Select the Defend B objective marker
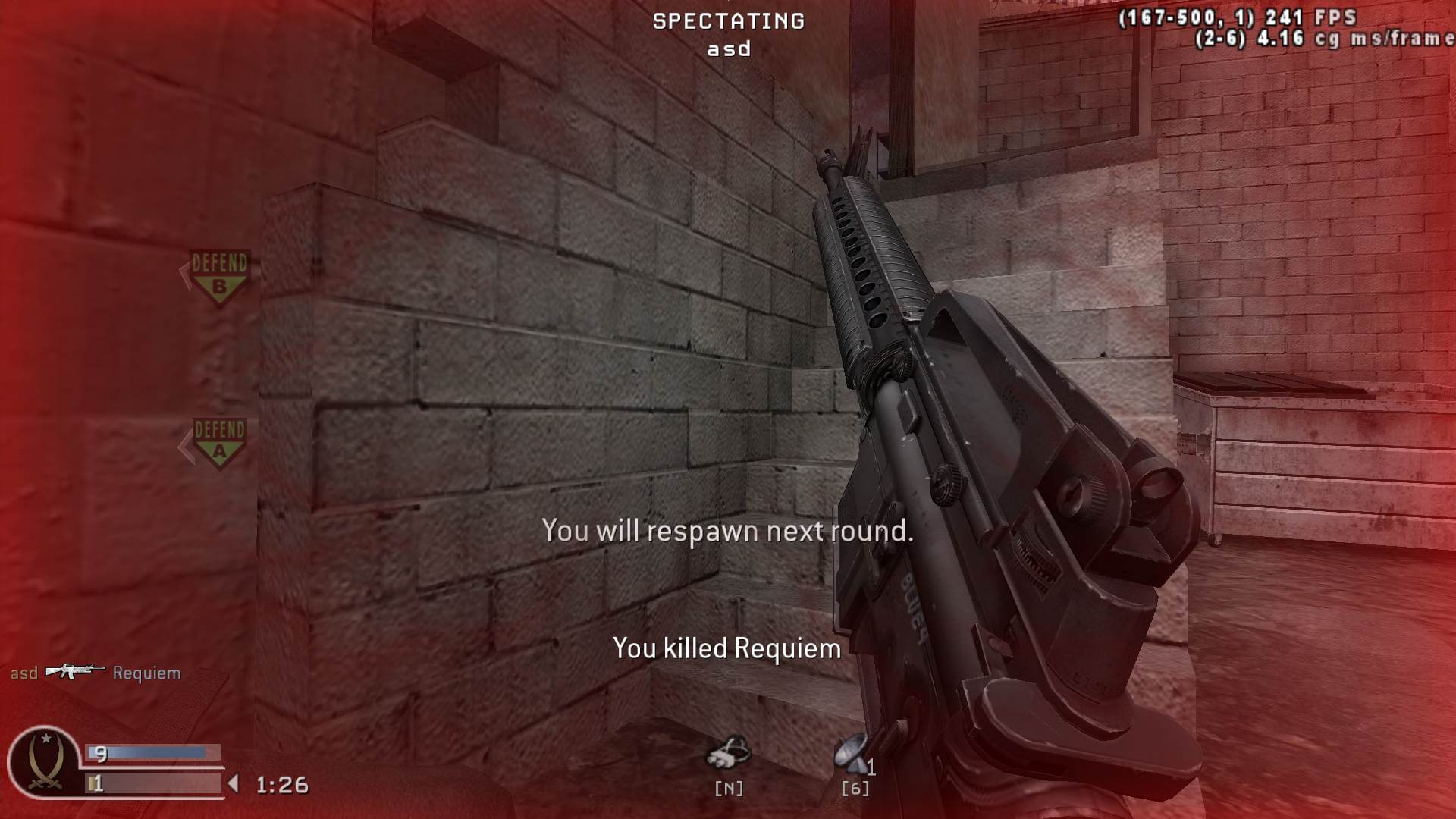Image resolution: width=1456 pixels, height=819 pixels. [x=220, y=277]
